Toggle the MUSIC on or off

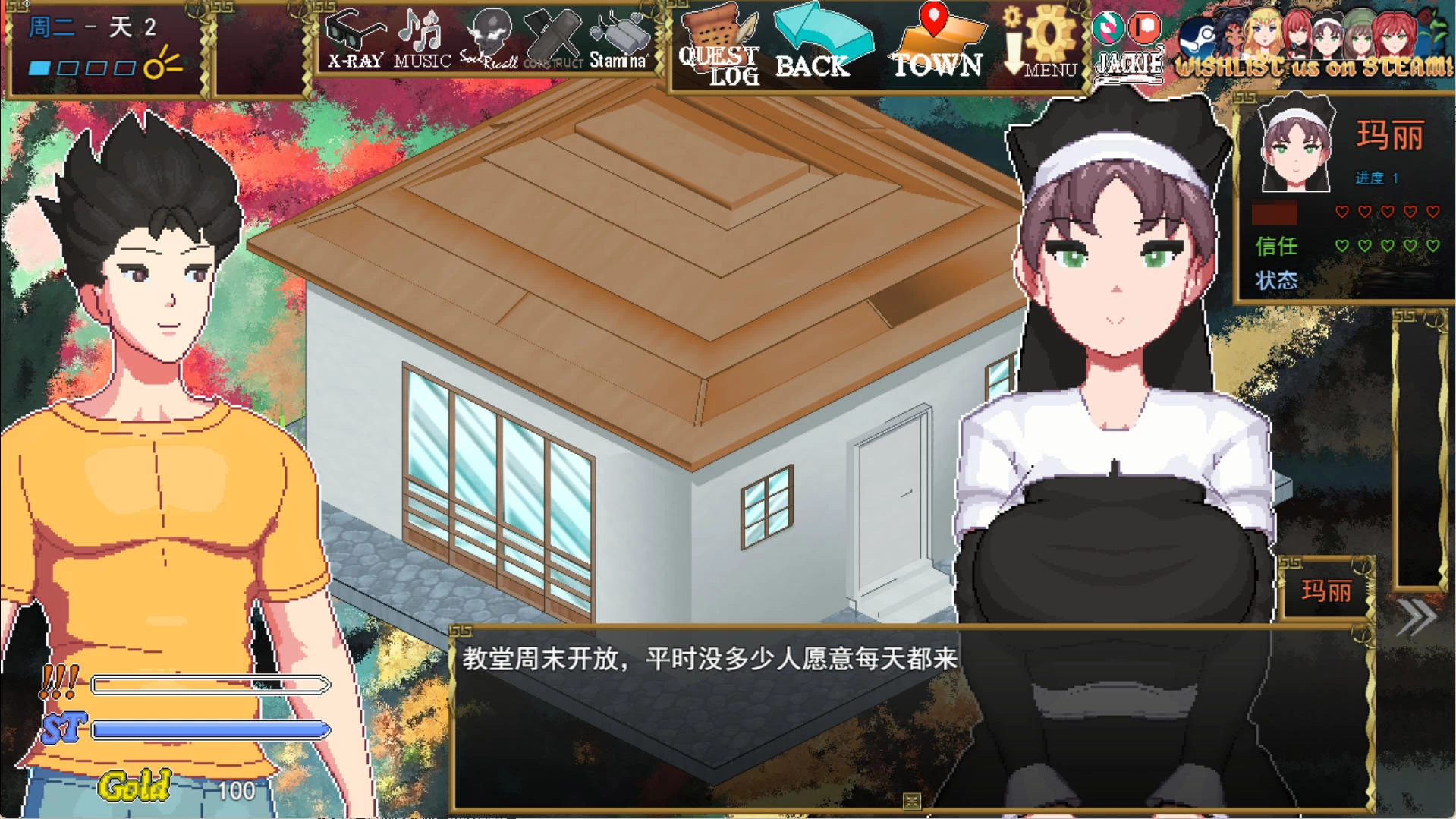coord(420,38)
